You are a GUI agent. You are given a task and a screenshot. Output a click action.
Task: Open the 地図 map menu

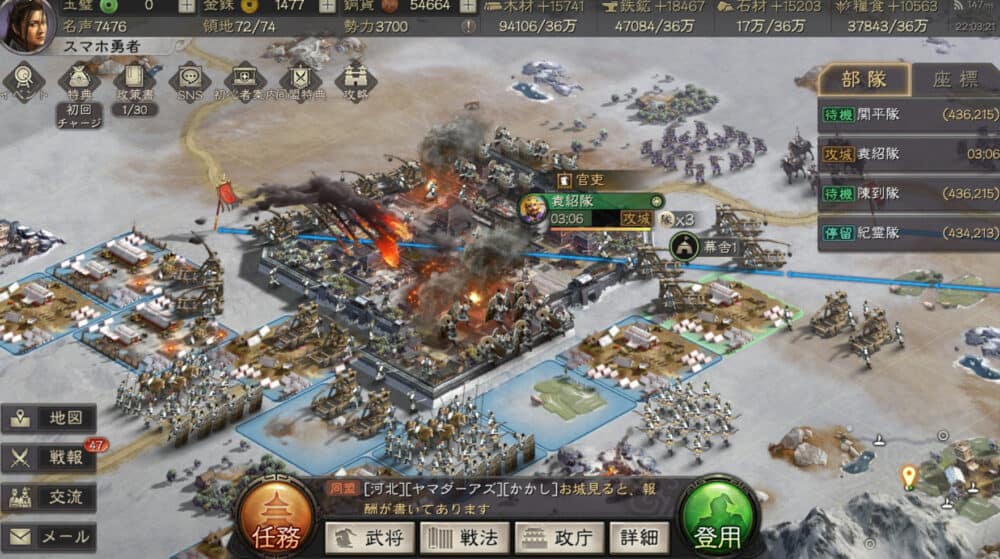click(x=50, y=419)
